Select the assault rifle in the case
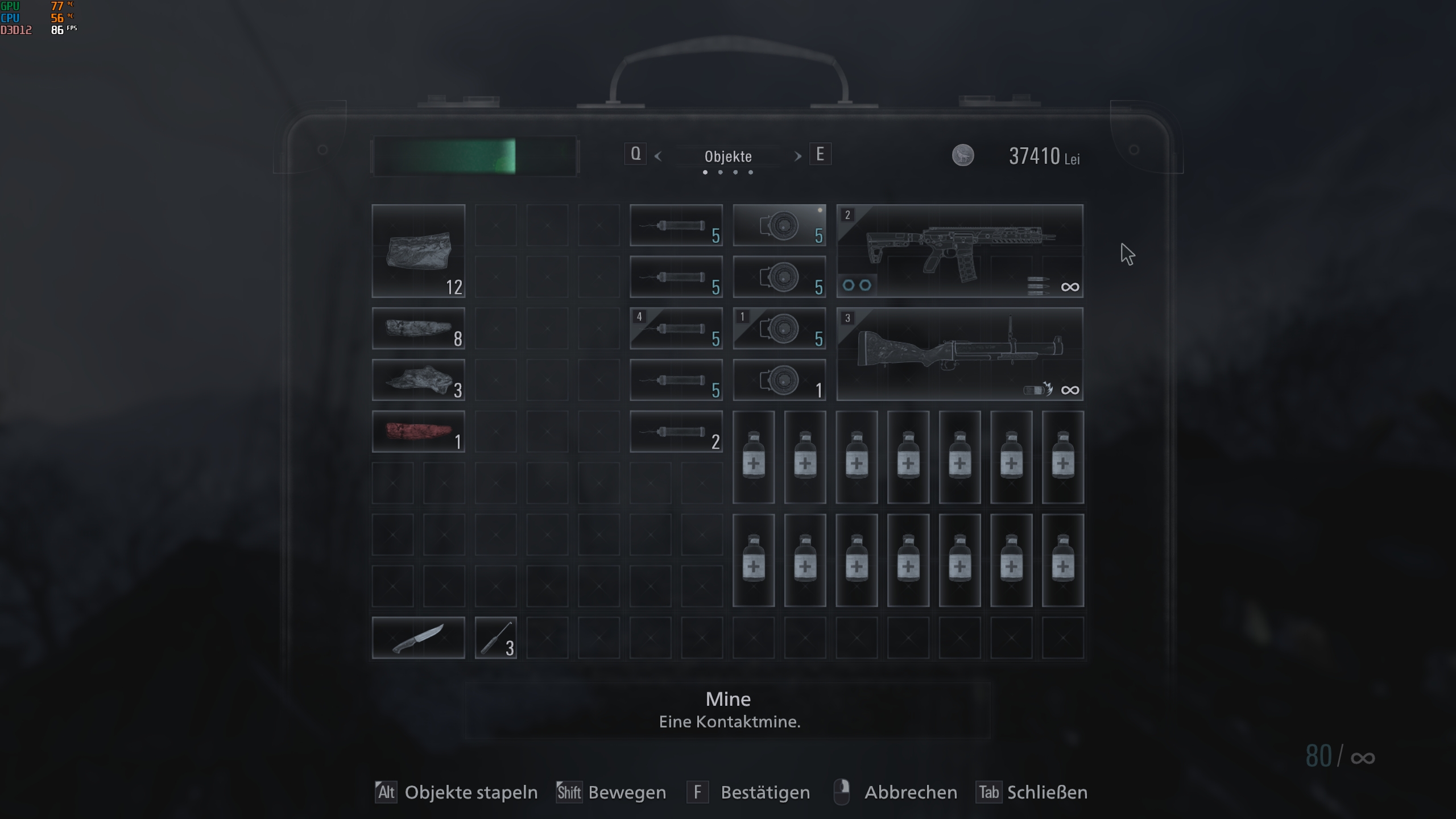This screenshot has width=1456, height=819. coord(959,251)
